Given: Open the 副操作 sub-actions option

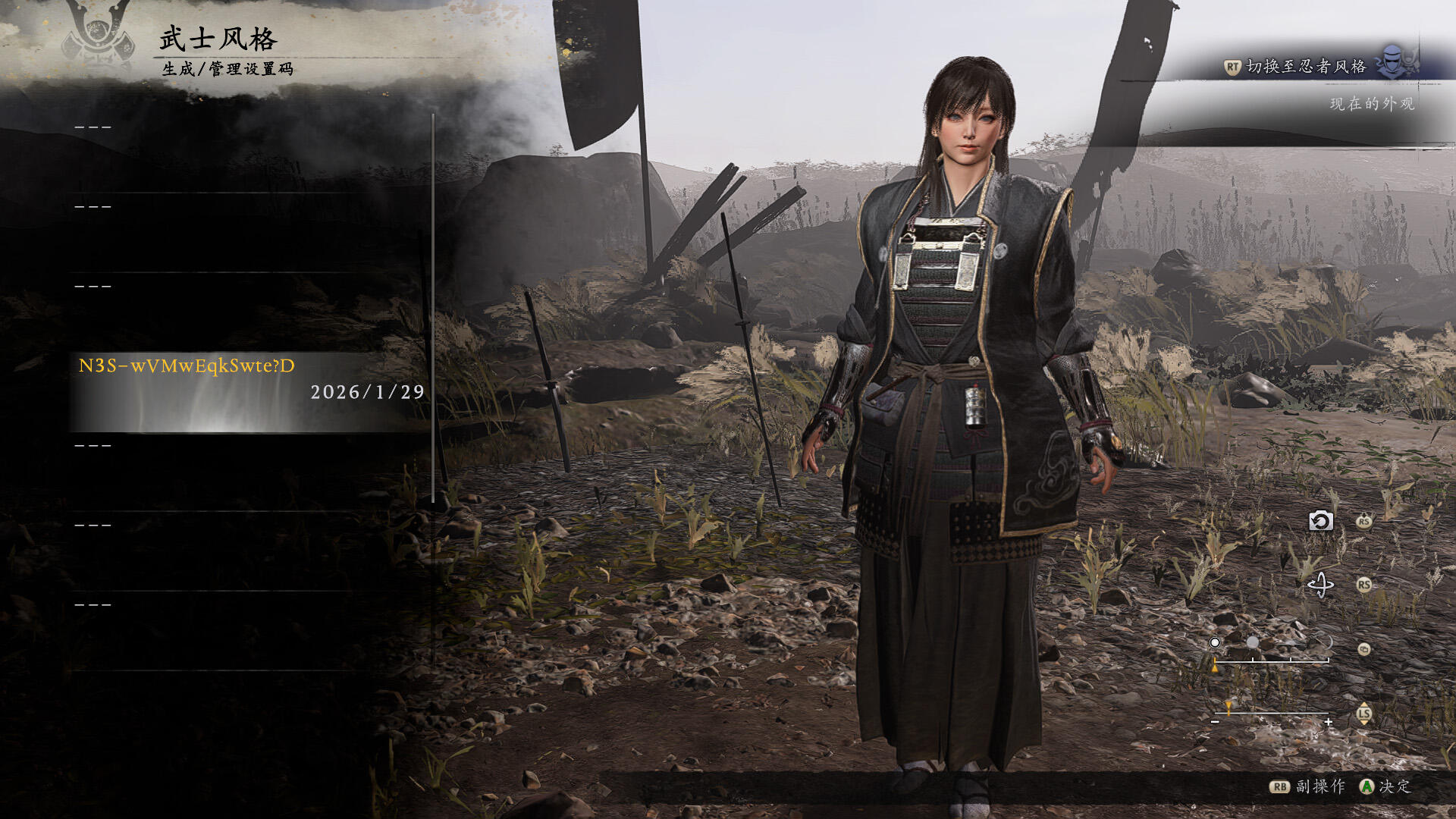Looking at the screenshot, I should [x=1308, y=786].
